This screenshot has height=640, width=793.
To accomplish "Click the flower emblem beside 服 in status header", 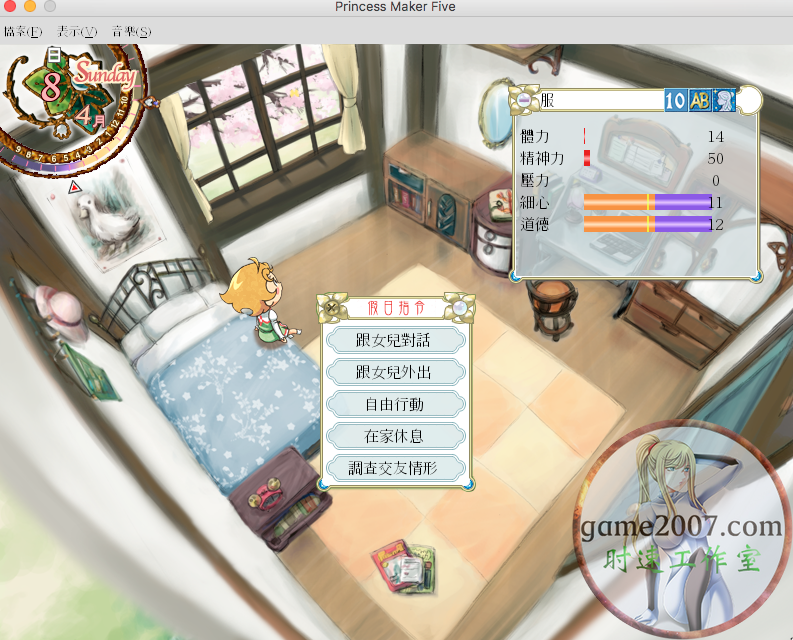I will pyautogui.click(x=522, y=100).
